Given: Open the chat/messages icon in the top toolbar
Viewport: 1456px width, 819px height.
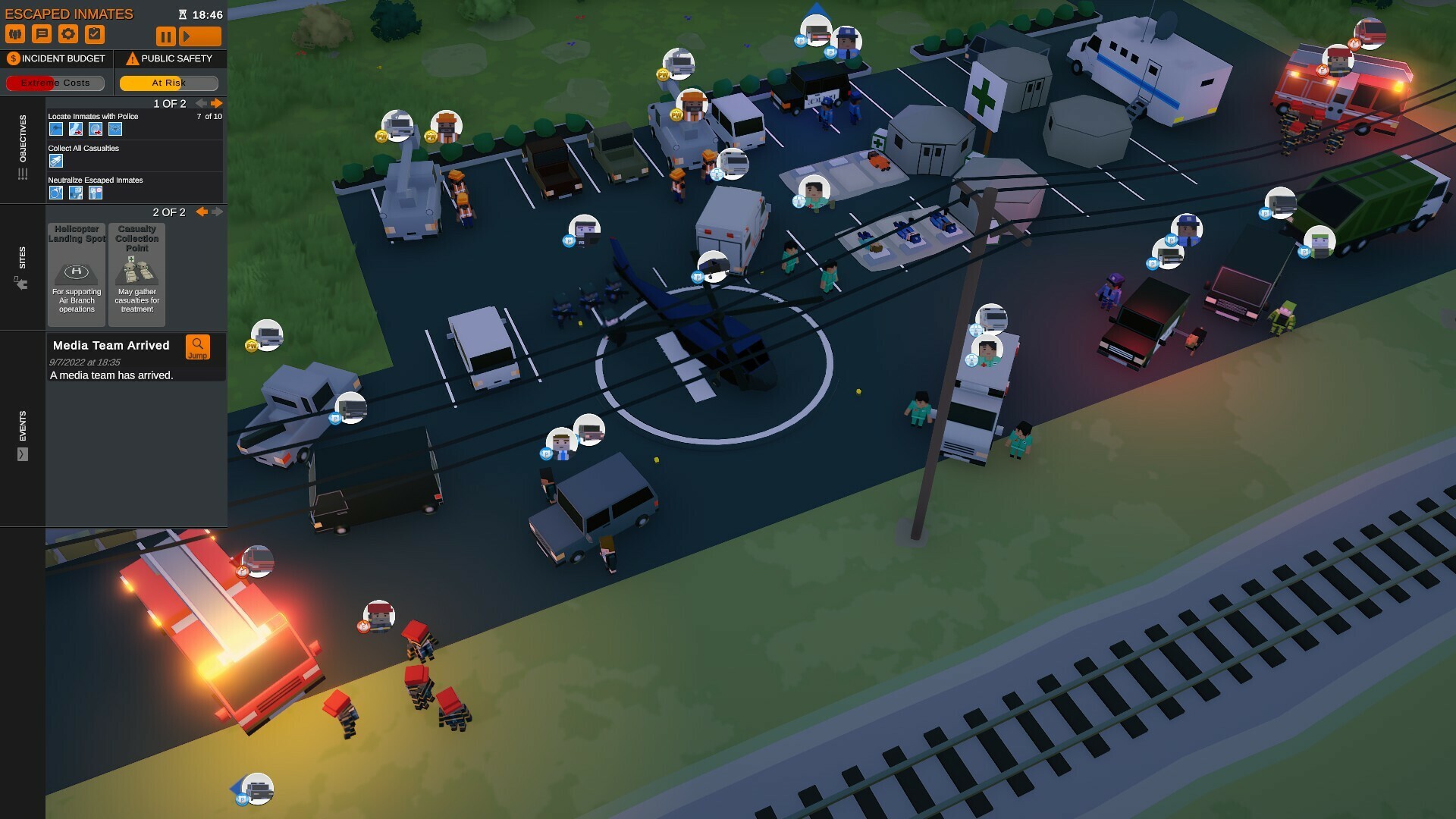Looking at the screenshot, I should pos(42,33).
